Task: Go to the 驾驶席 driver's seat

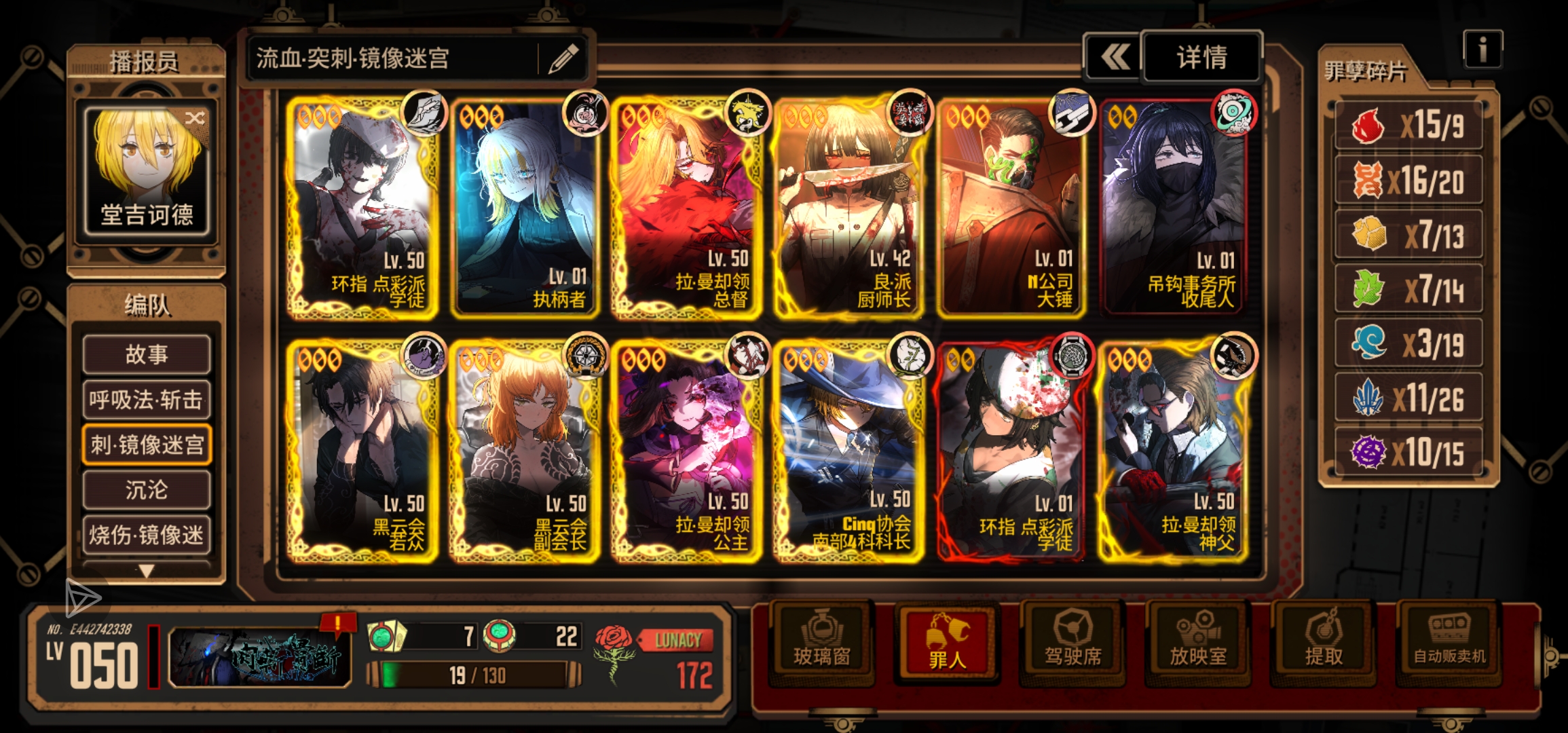Action: click(1072, 641)
